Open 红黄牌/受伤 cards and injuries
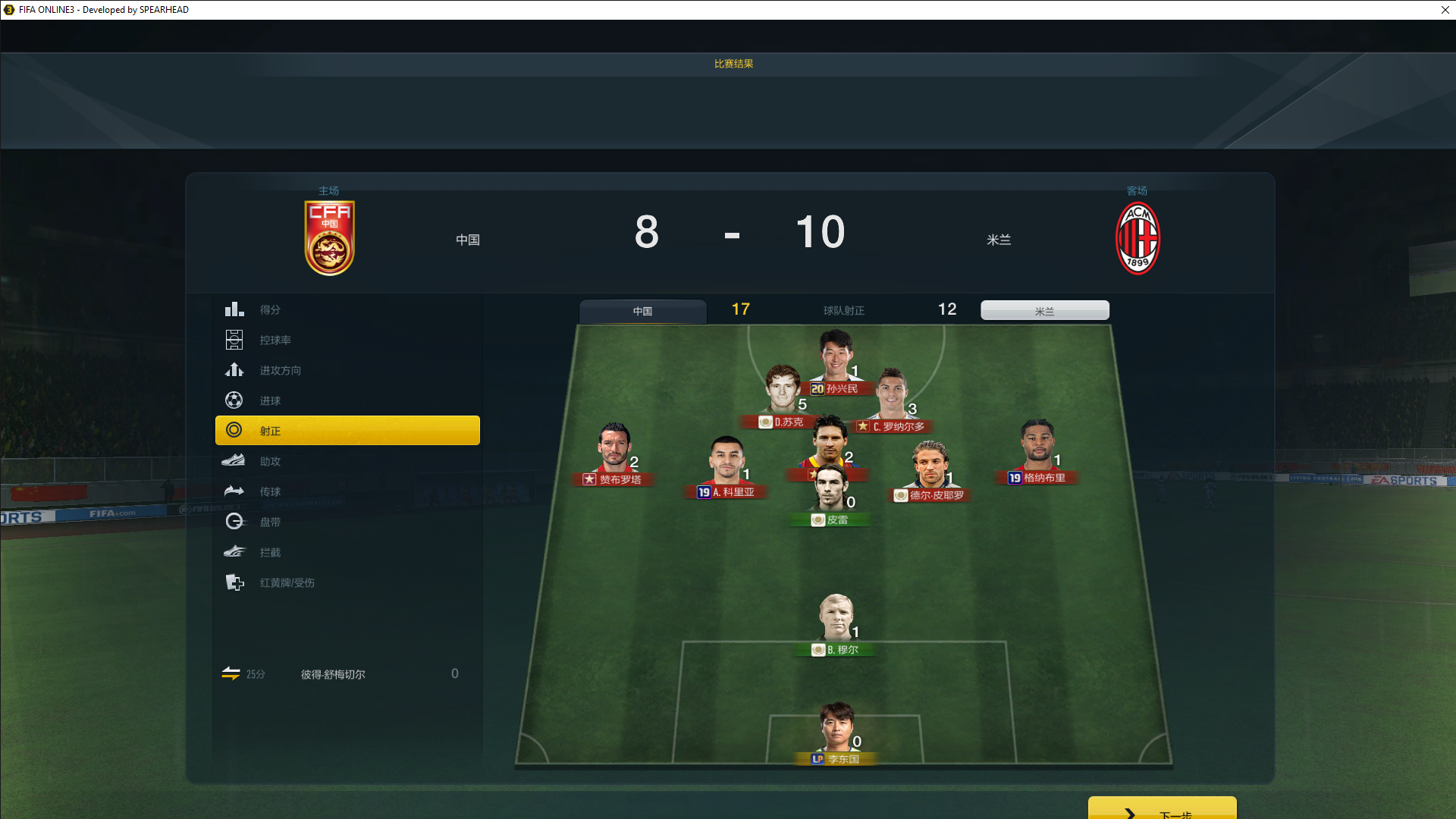Viewport: 1456px width, 819px height. (287, 582)
